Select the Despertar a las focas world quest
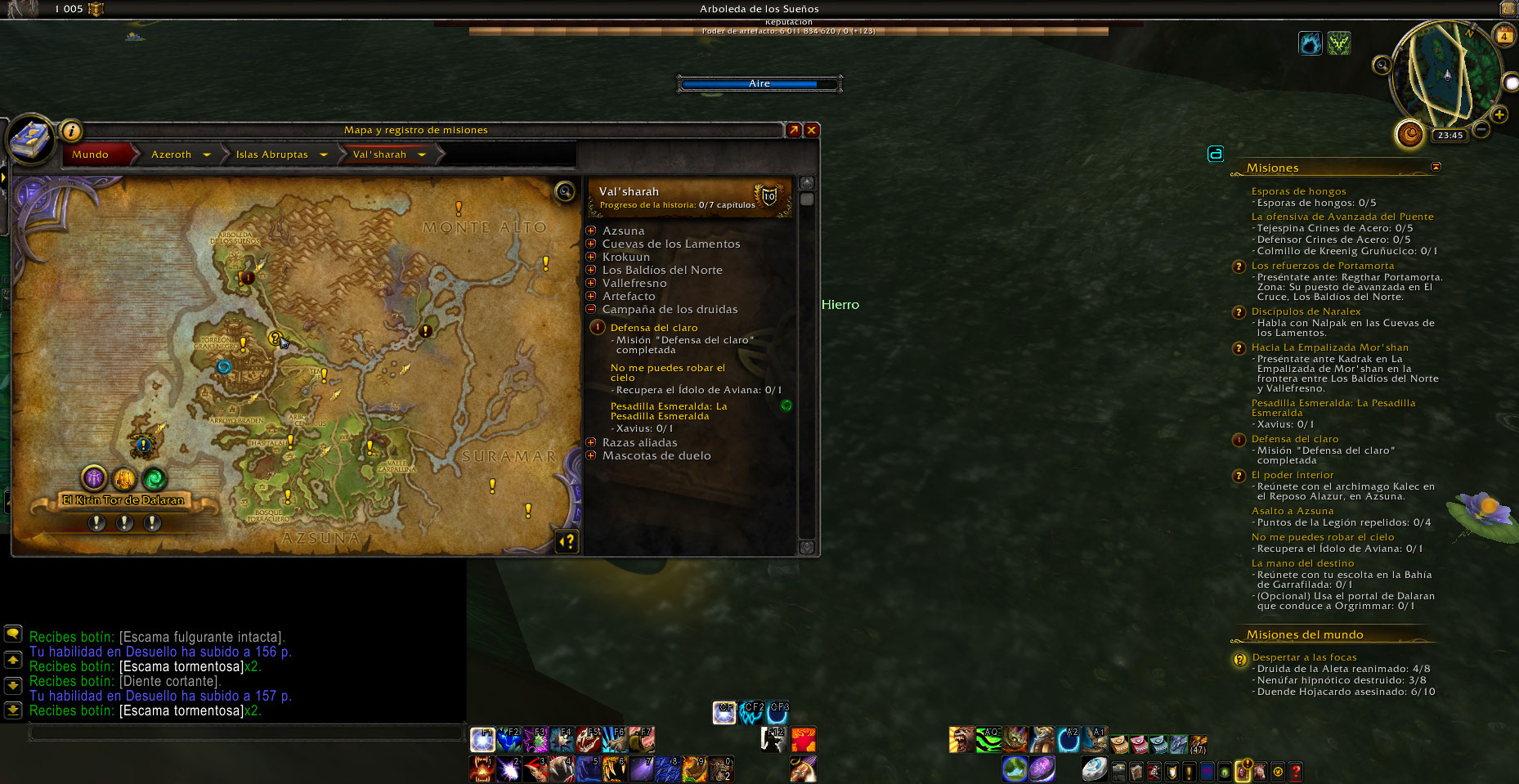The width and height of the screenshot is (1519, 784). click(x=1304, y=657)
